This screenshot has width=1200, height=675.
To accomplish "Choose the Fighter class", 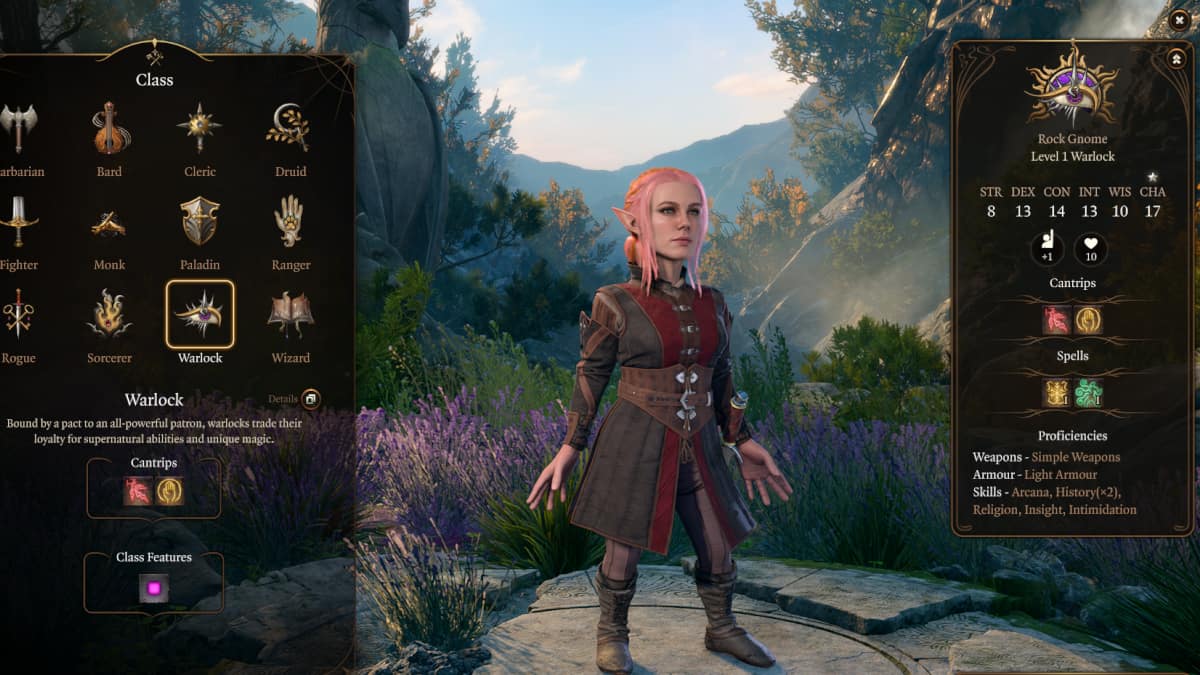I will pyautogui.click(x=18, y=221).
